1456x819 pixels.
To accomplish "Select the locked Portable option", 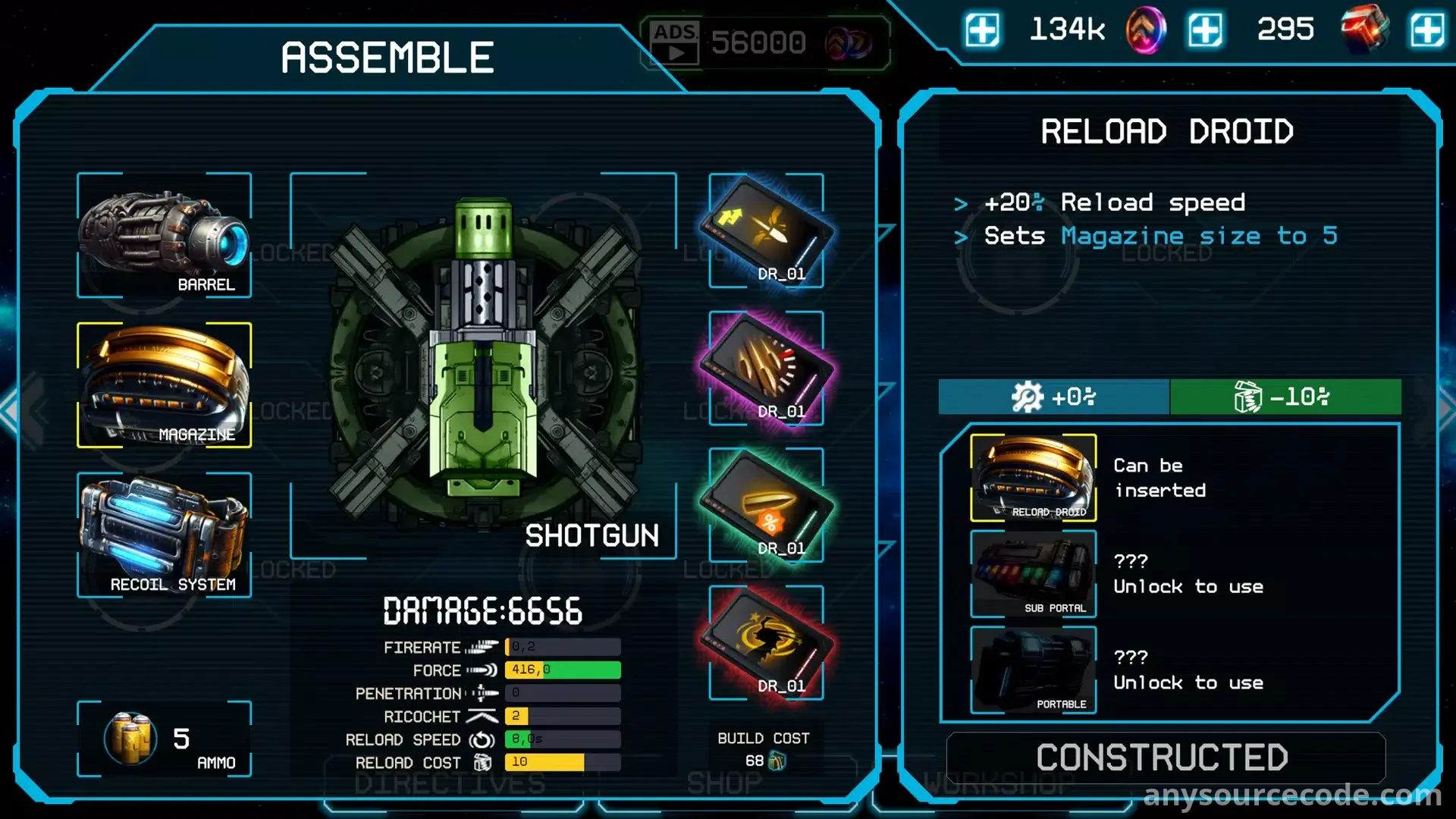I will point(1033,670).
